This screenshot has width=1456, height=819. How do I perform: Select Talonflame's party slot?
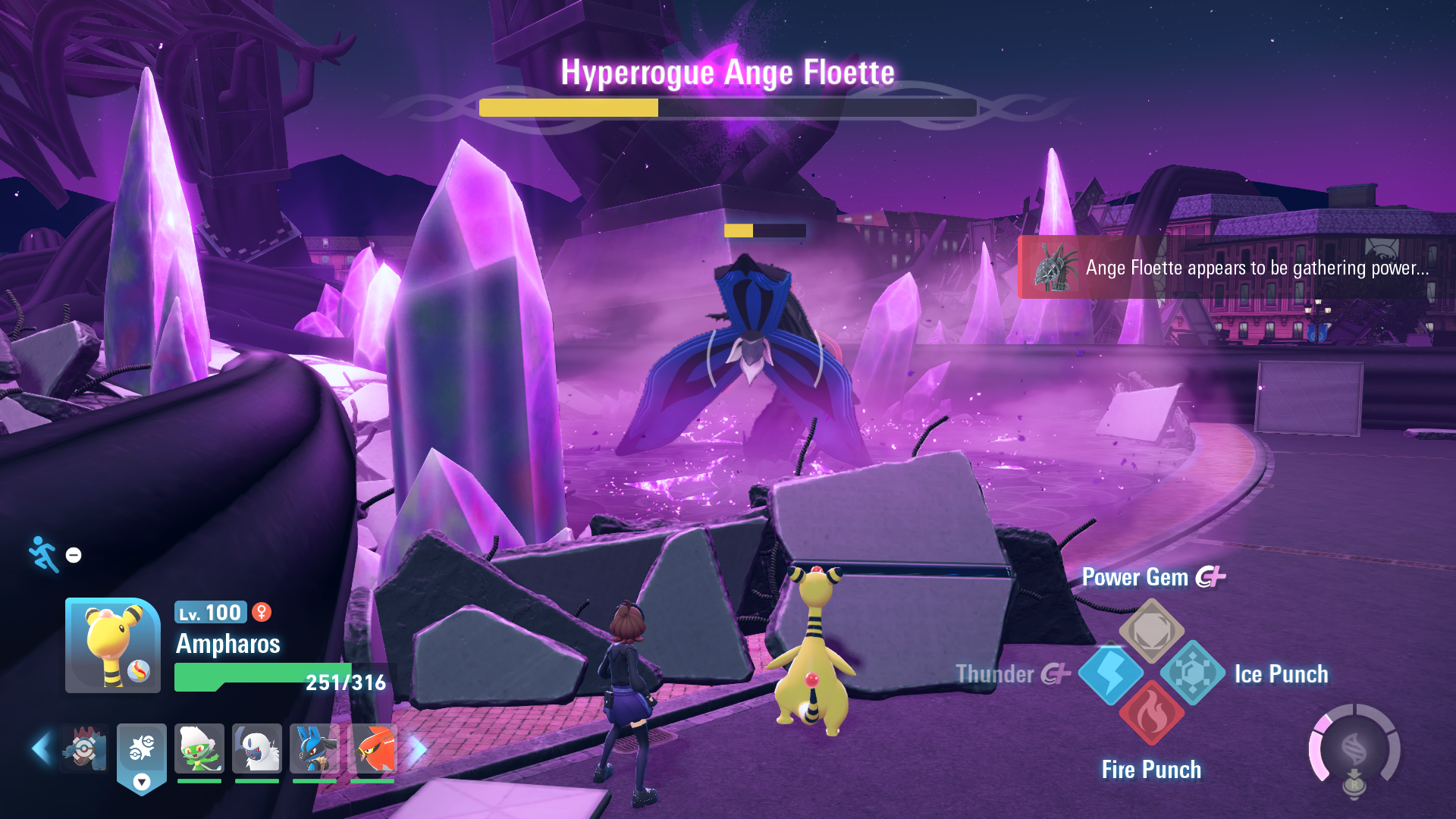(372, 749)
